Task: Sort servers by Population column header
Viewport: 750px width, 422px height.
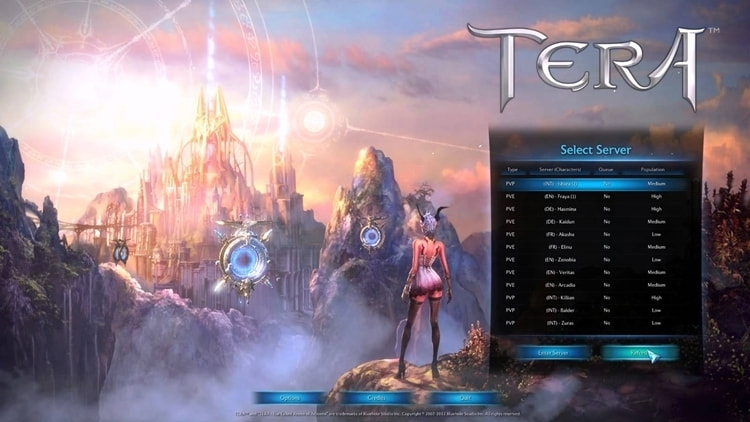Action: click(x=656, y=170)
